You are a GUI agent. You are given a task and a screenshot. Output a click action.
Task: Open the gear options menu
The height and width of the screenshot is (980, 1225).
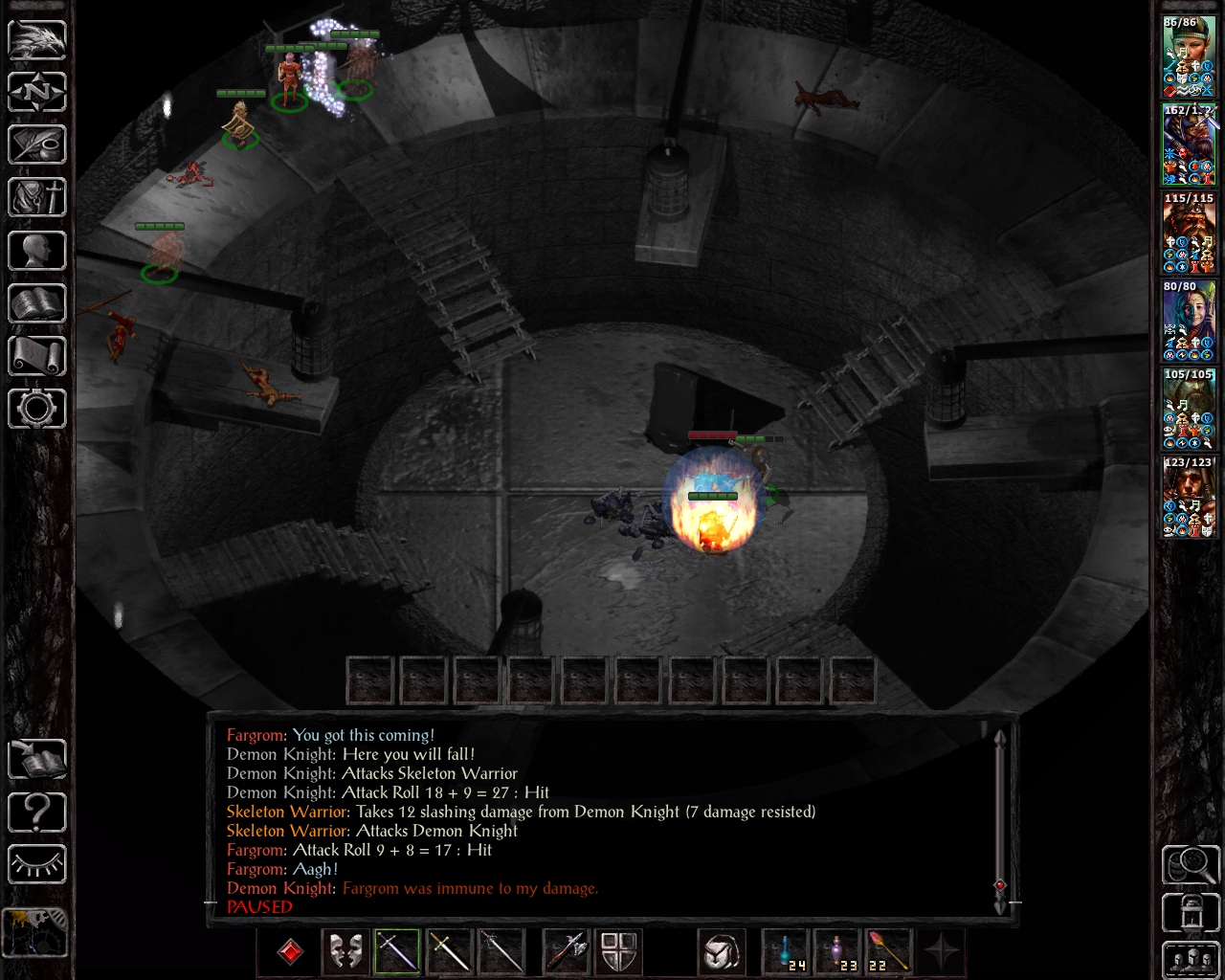click(x=37, y=409)
